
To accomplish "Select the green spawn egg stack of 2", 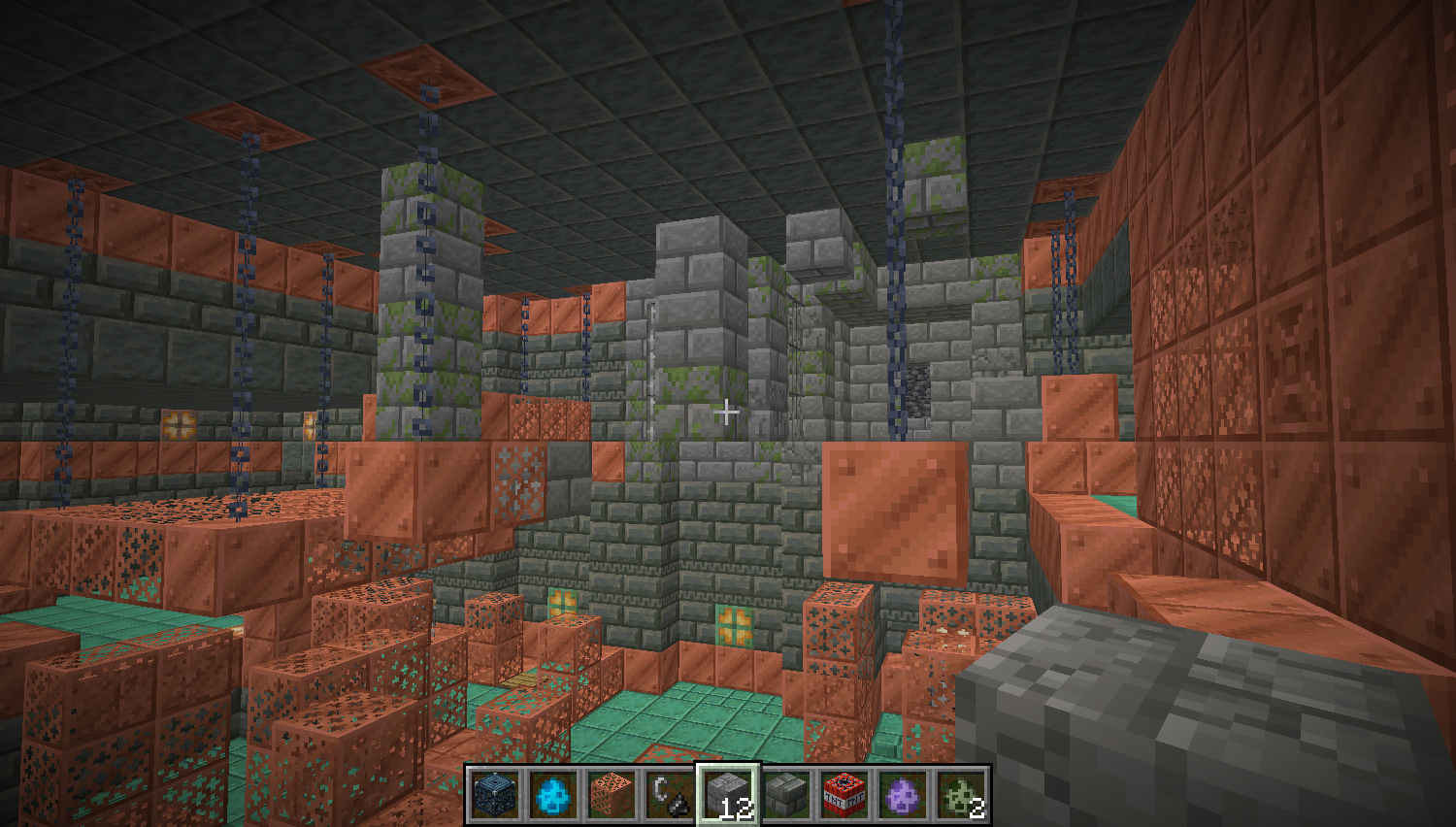I will 961,795.
